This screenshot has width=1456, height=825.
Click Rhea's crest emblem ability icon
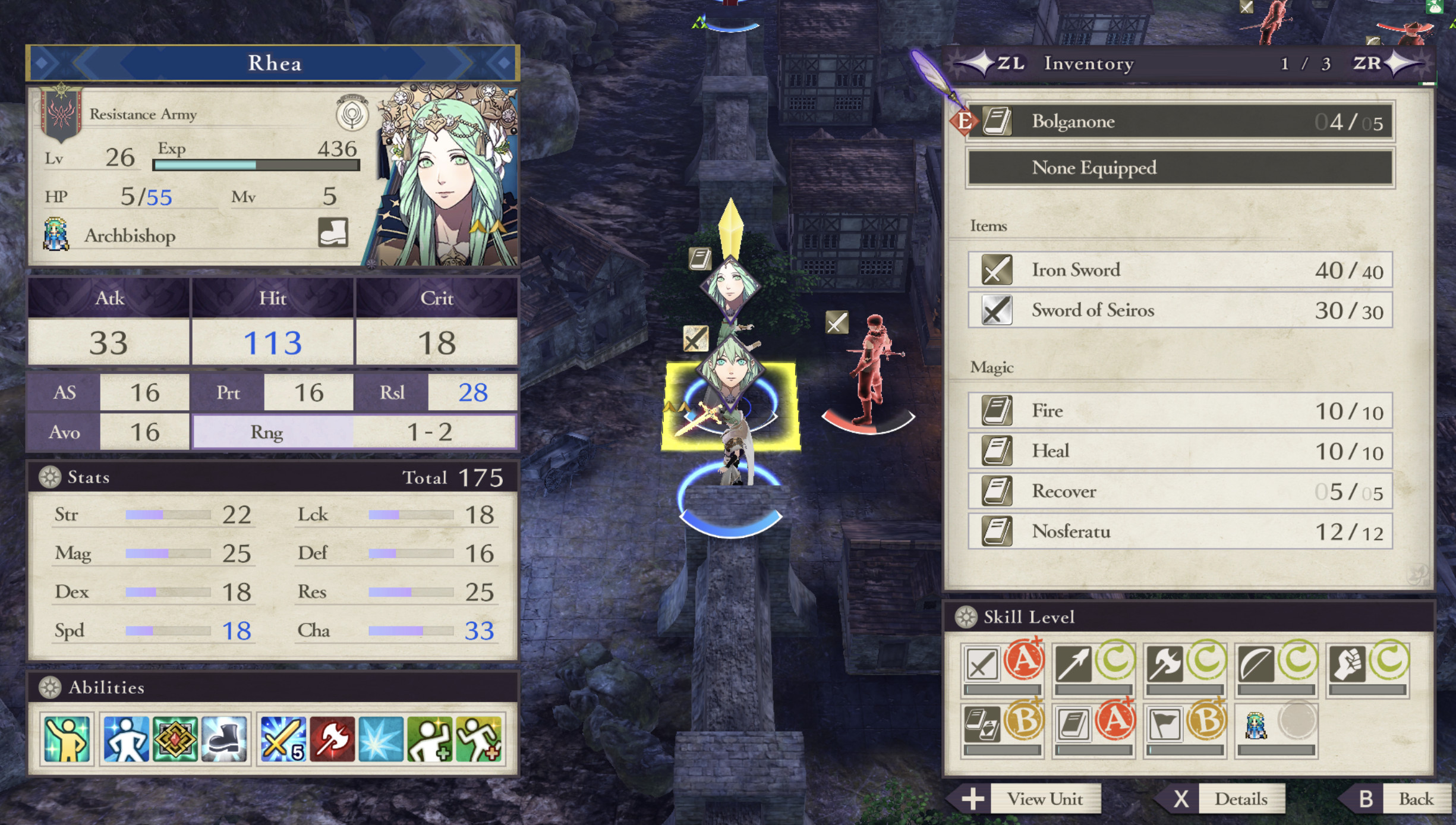click(176, 739)
